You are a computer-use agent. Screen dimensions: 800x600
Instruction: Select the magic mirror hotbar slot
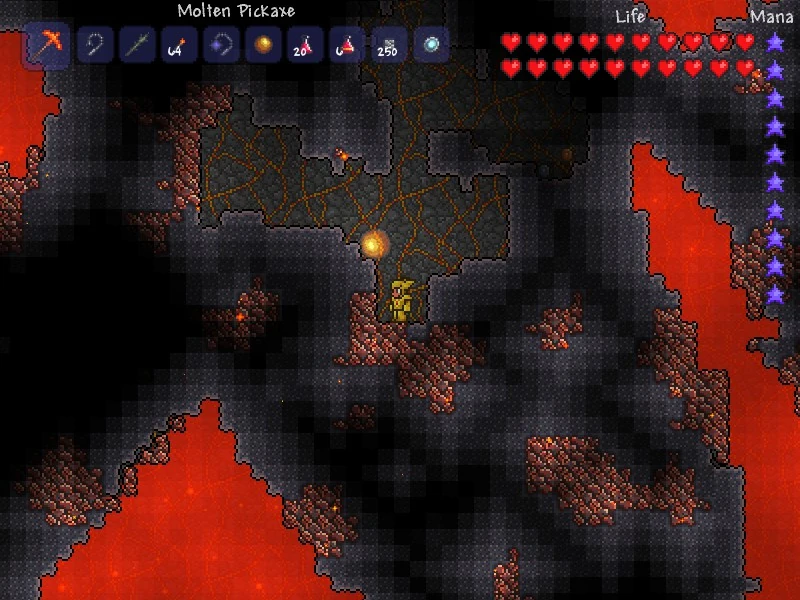point(431,45)
